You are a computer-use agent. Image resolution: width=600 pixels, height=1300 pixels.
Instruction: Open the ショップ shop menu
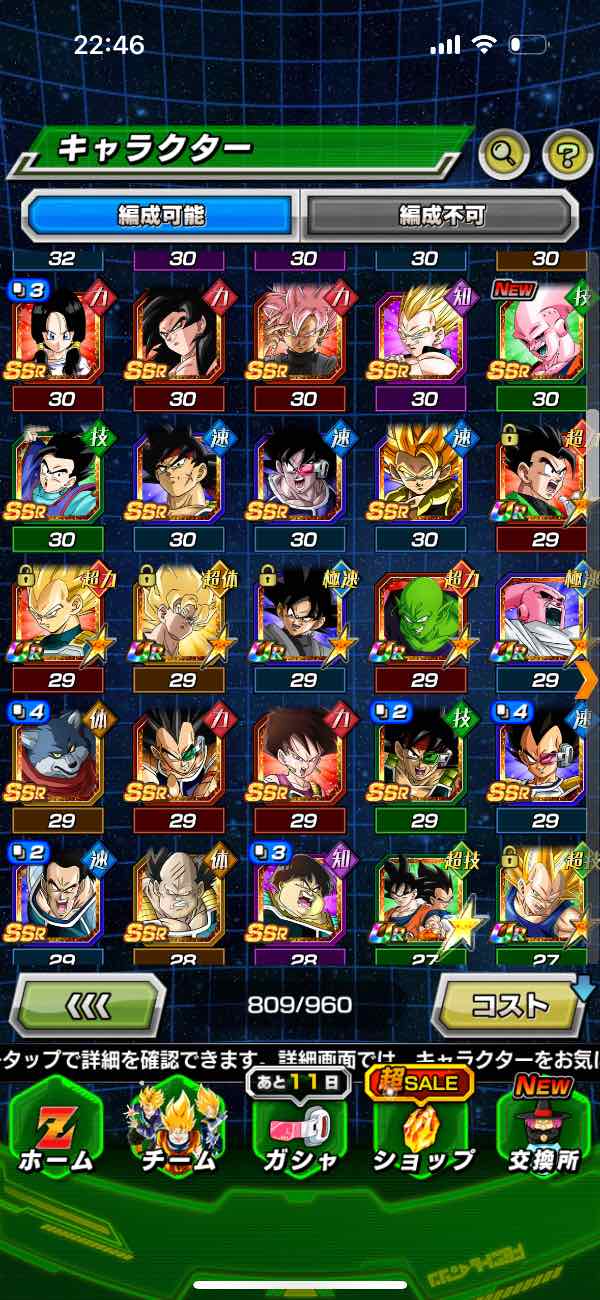coord(423,1130)
